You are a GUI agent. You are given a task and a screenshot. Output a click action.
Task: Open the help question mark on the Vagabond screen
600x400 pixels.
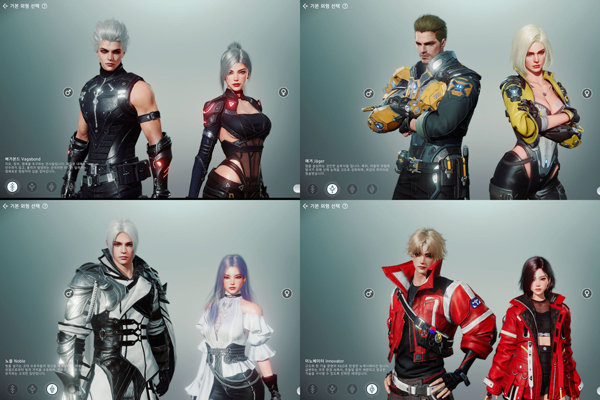45,6
